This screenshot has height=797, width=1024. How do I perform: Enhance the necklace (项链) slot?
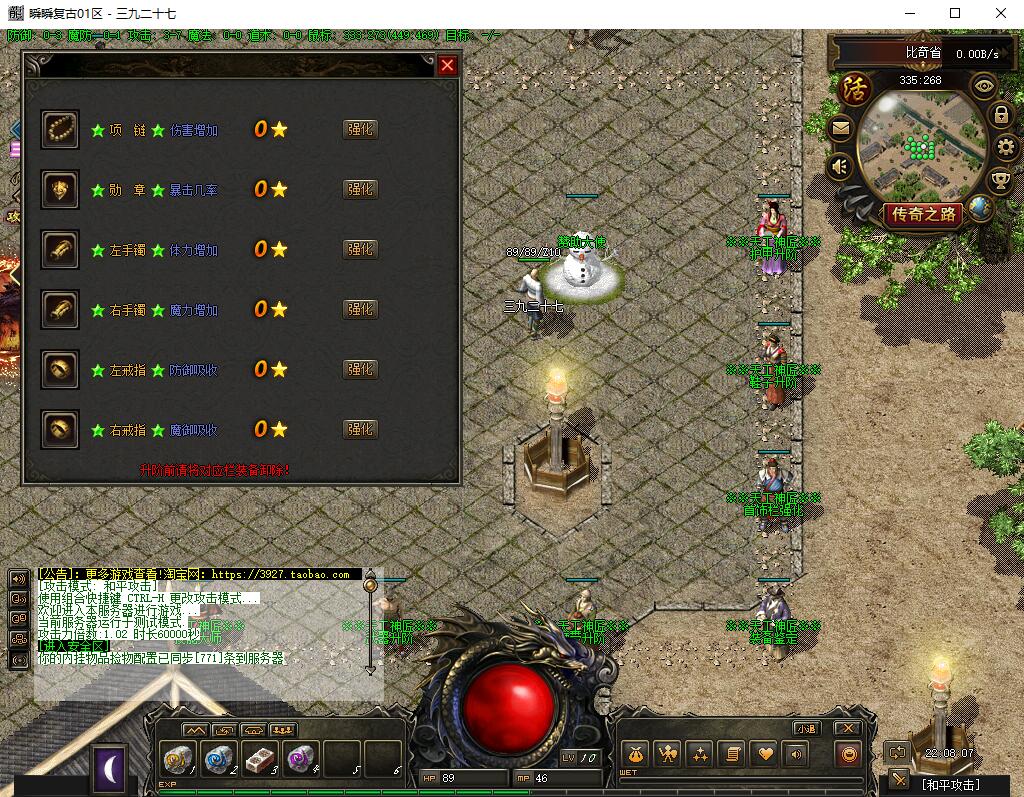(360, 129)
